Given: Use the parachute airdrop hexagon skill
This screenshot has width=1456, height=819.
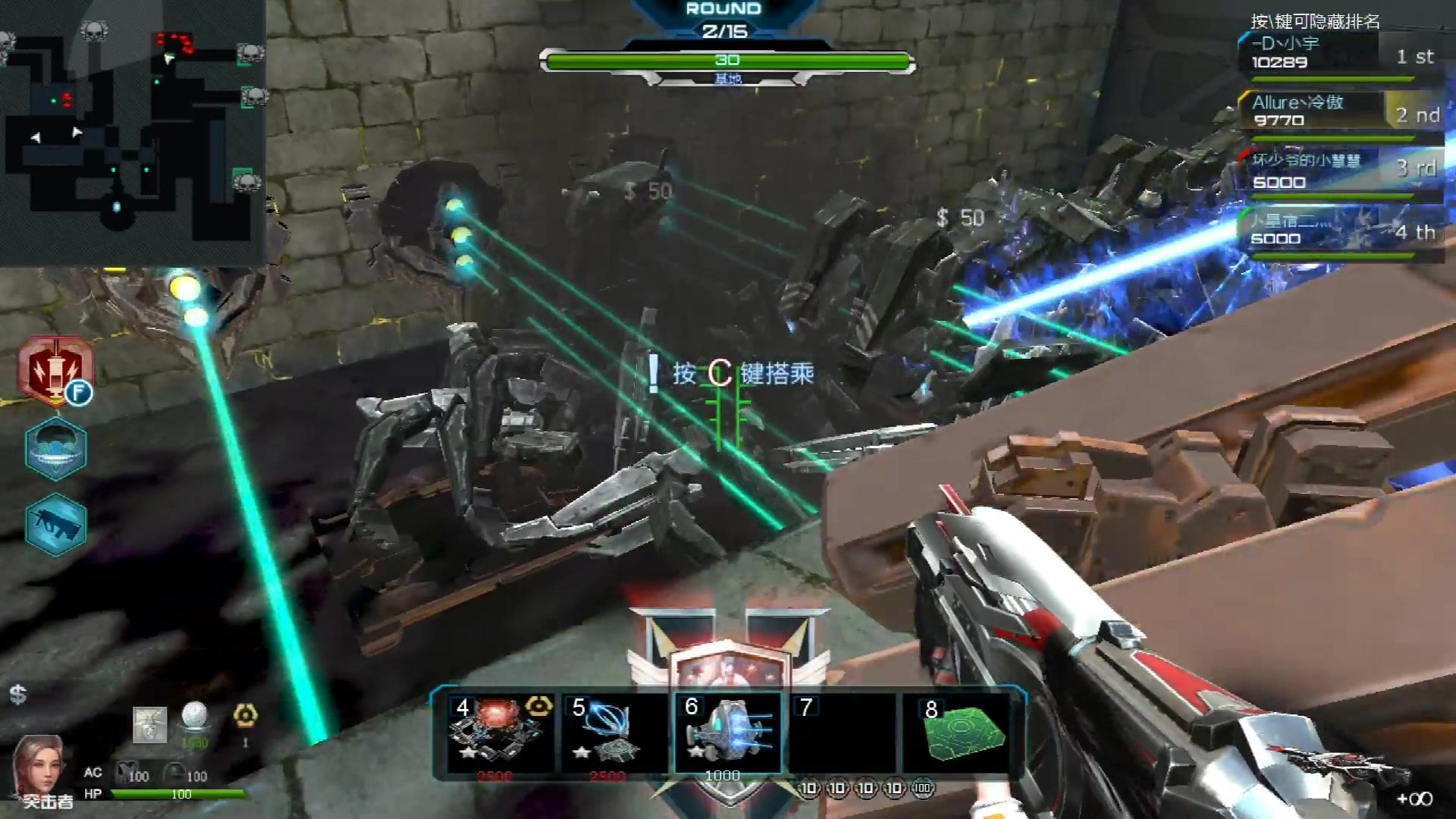Looking at the screenshot, I should click(55, 448).
